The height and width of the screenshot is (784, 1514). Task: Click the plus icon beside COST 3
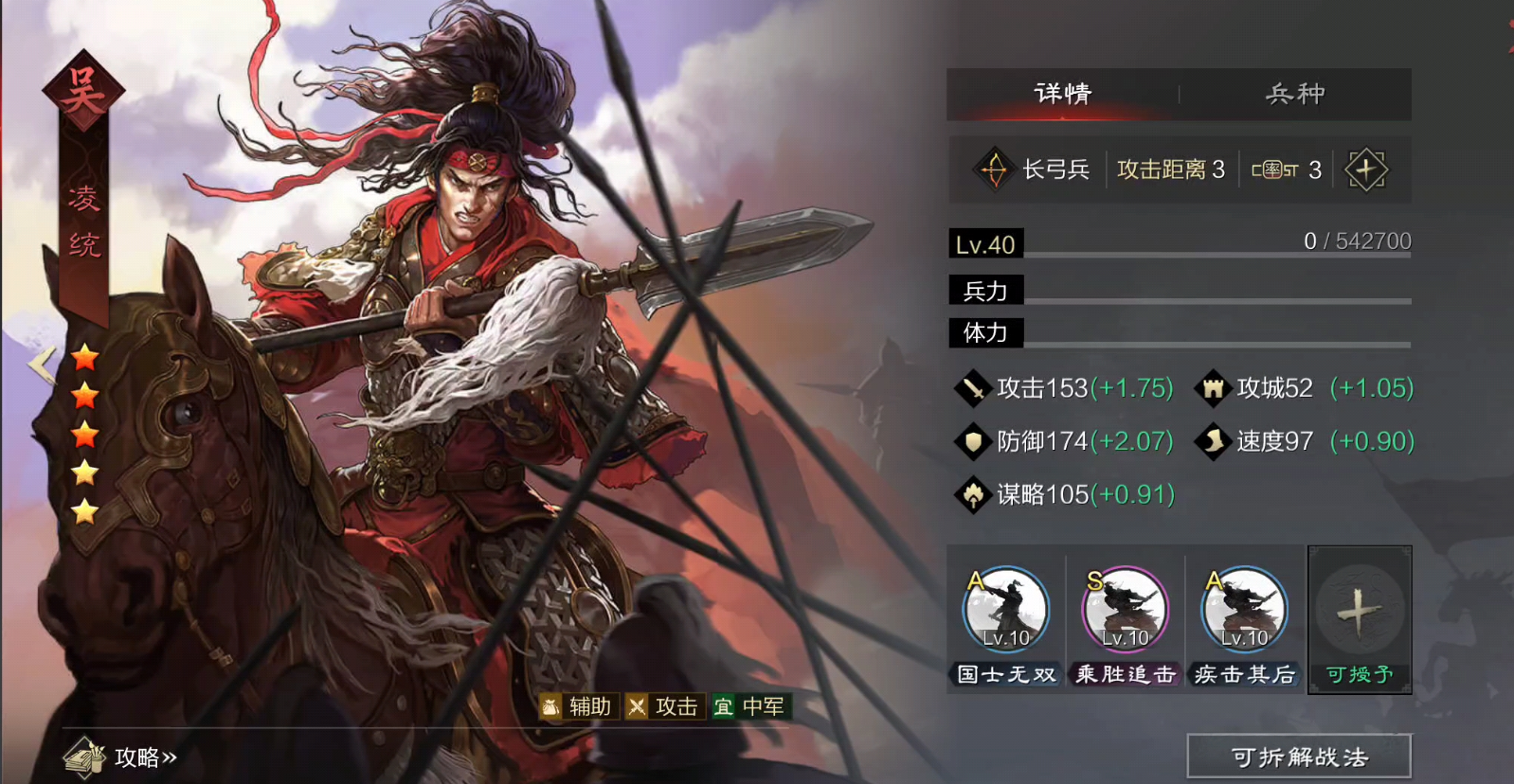pyautogui.click(x=1368, y=168)
